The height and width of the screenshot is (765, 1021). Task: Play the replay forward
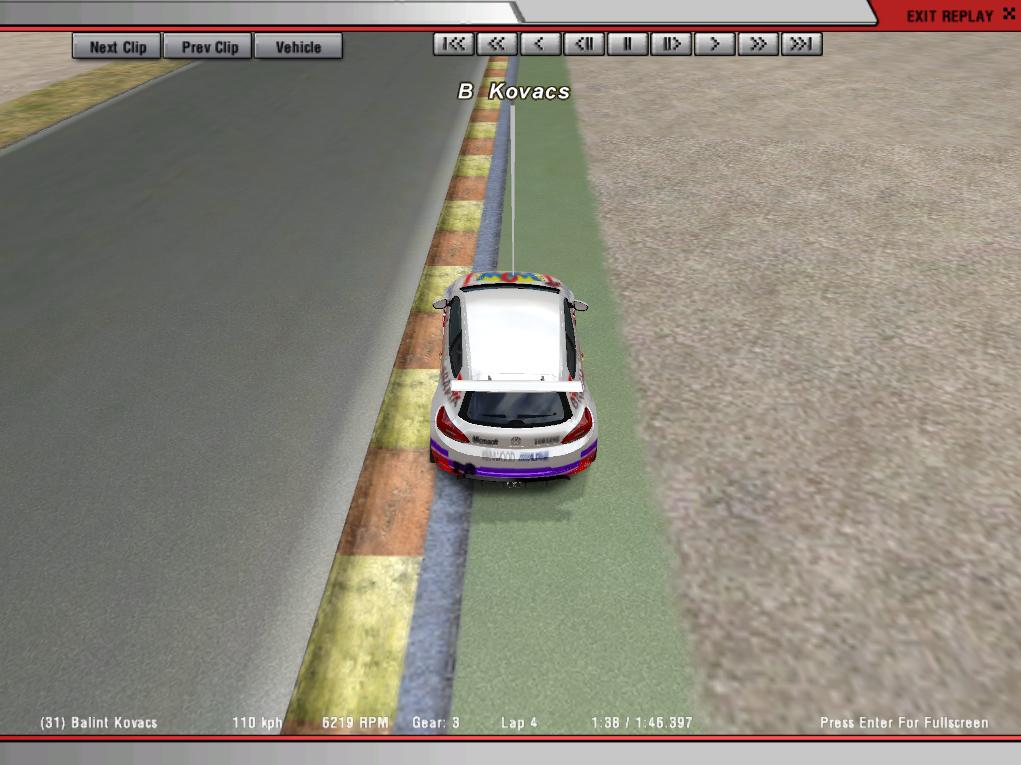coord(715,44)
